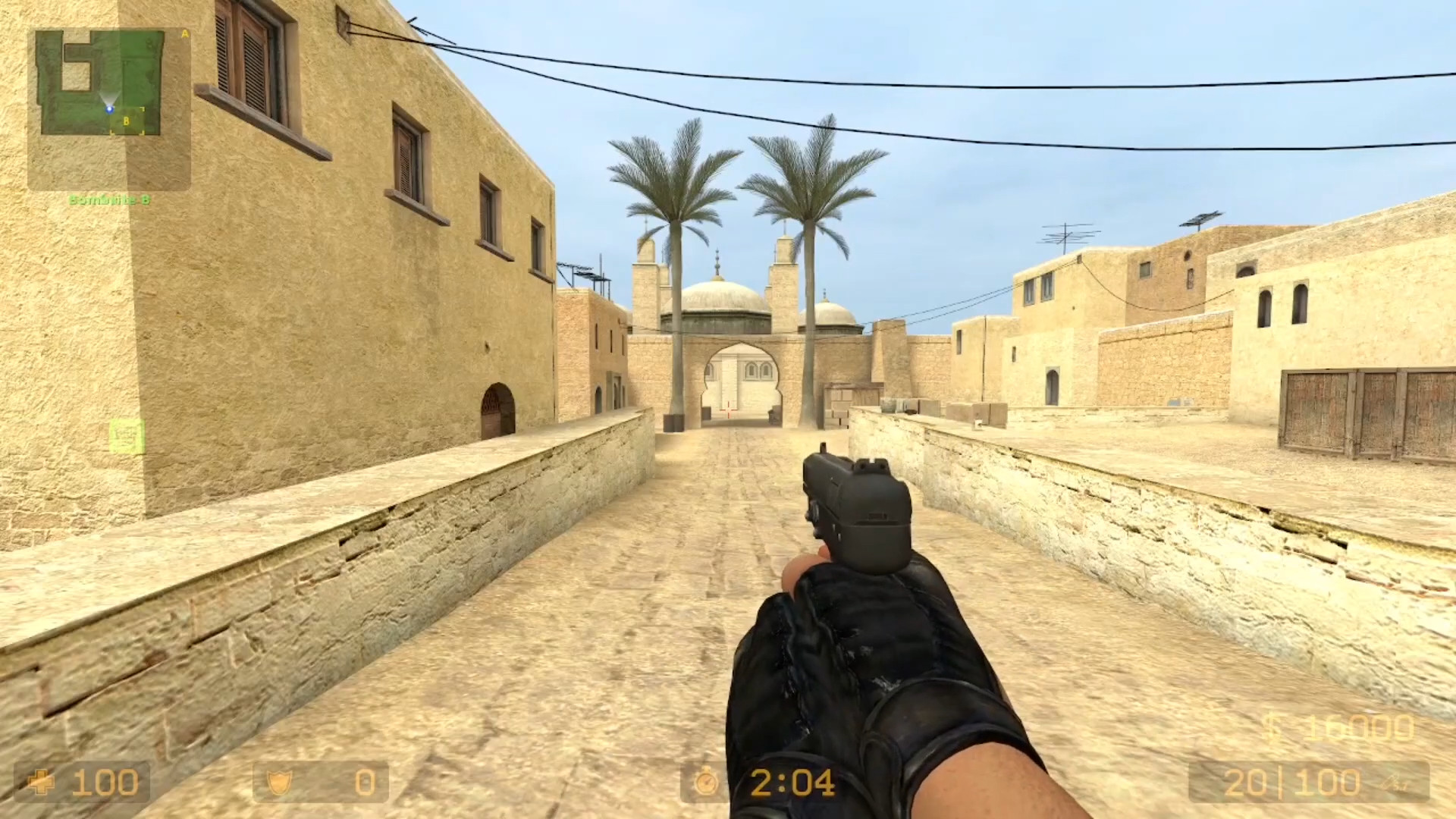
Task: Click the blue player indicator on the radar
Action: click(x=109, y=109)
